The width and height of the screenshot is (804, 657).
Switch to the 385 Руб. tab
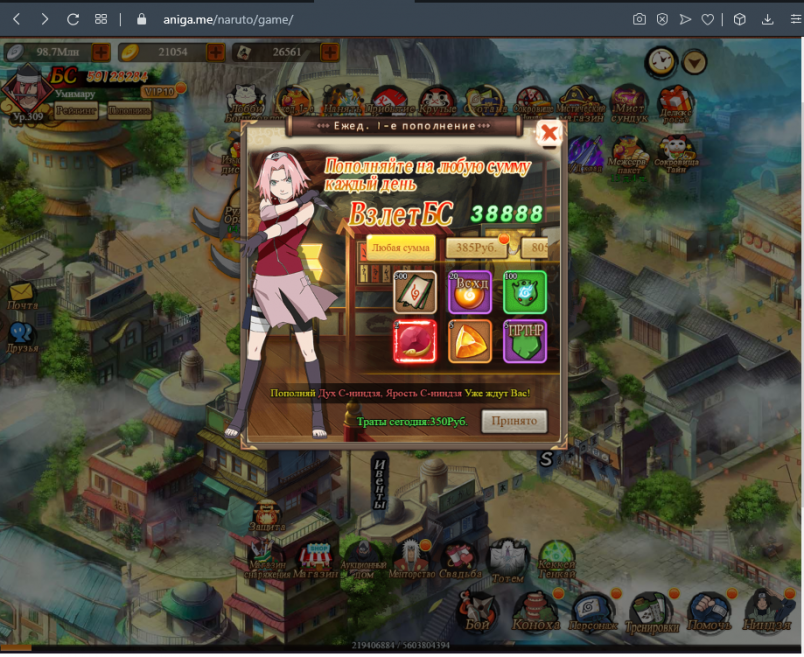[x=477, y=247]
